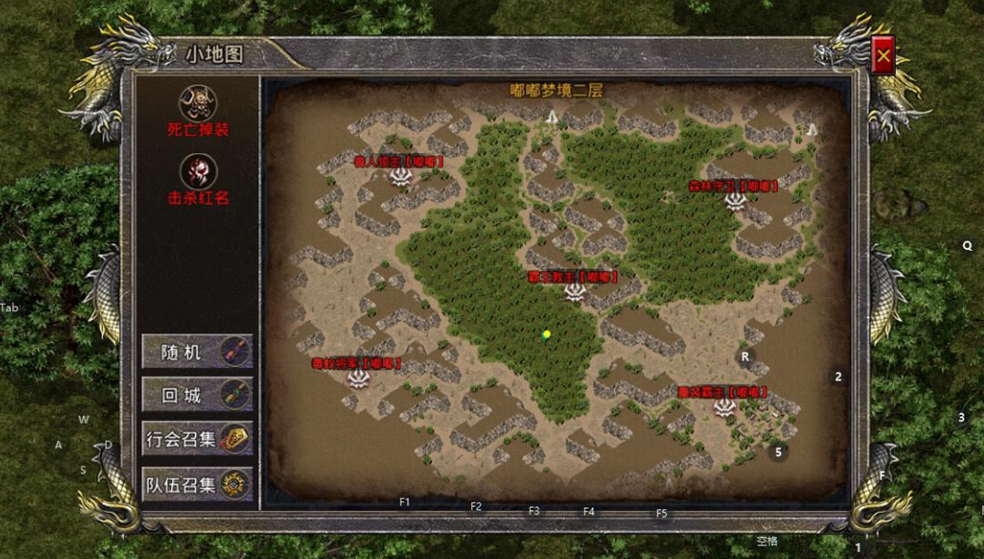Screen dimensions: 984x559
Task: Click the 毒蚊将军 boss skull marker
Action: click(359, 378)
